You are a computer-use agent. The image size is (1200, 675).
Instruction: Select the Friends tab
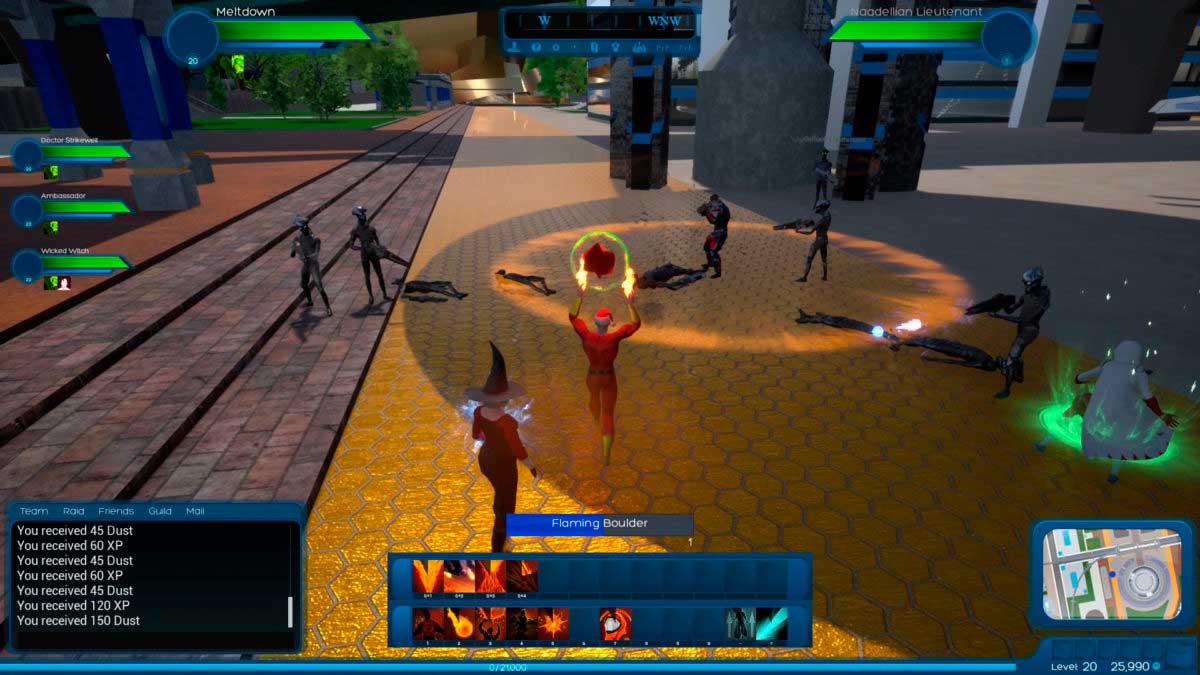tap(116, 511)
